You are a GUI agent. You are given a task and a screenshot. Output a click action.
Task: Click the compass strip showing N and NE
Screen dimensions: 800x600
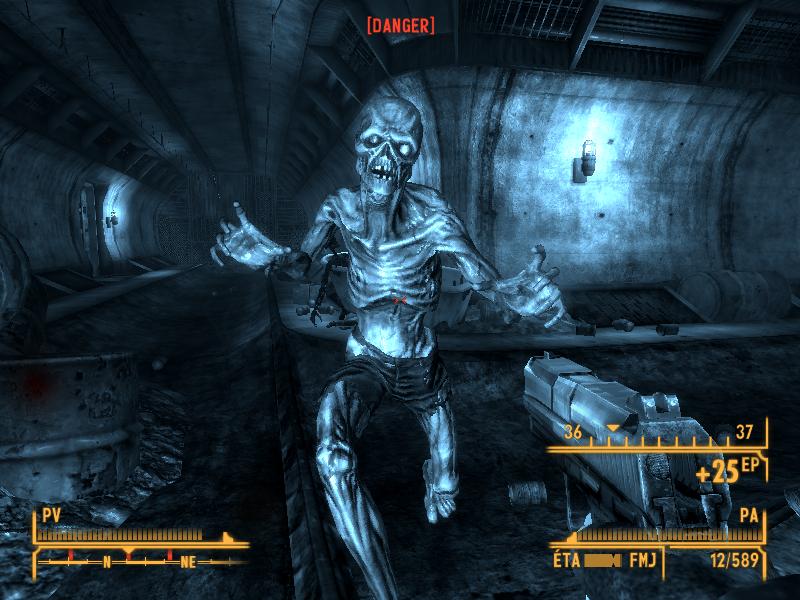pyautogui.click(x=140, y=561)
